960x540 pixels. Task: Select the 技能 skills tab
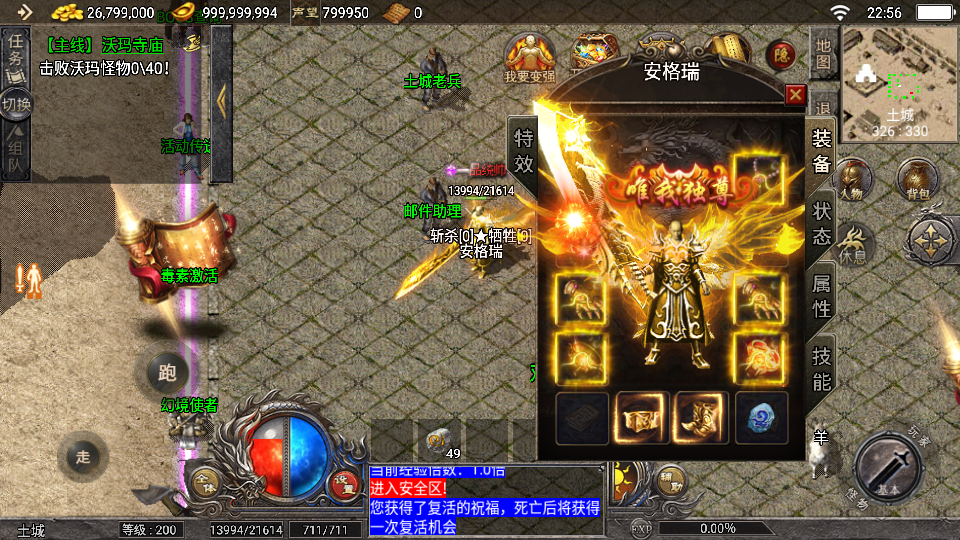[821, 367]
